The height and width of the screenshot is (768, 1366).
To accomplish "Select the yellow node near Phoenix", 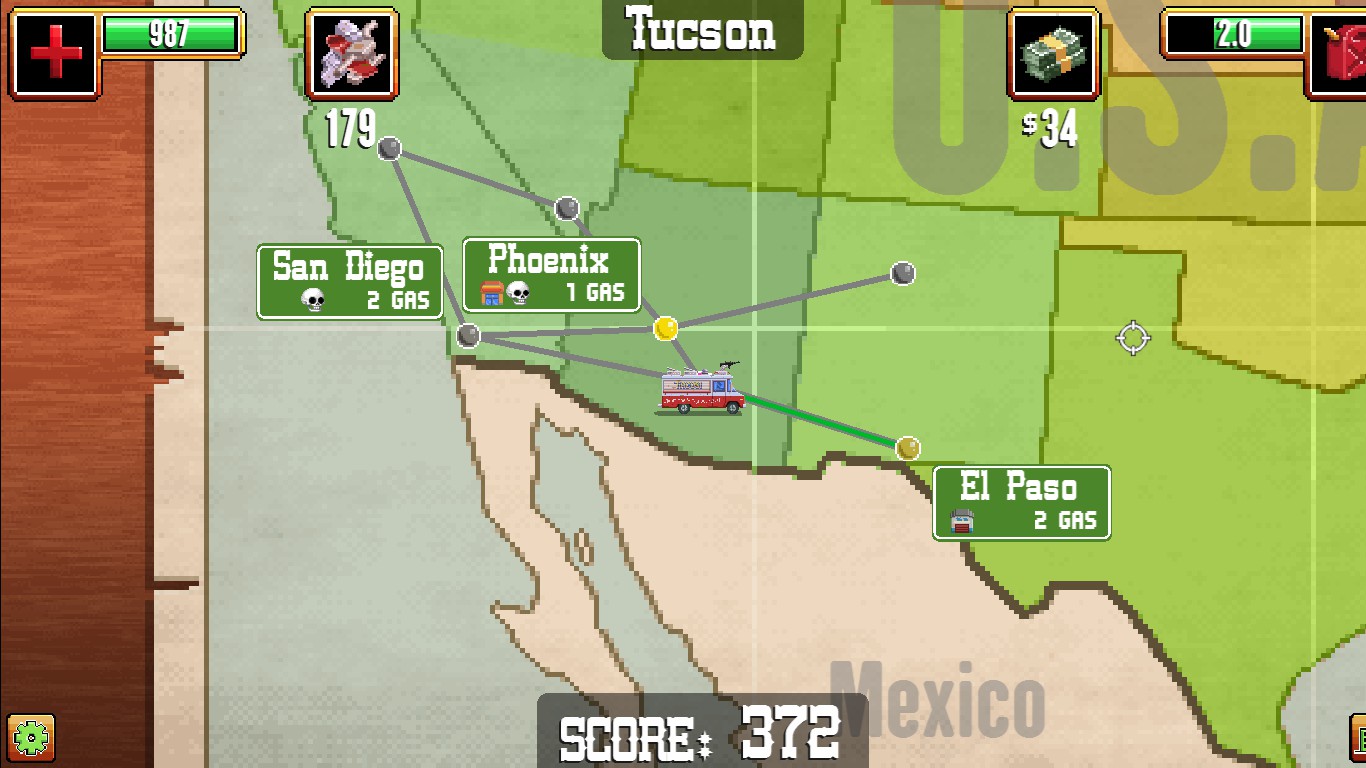I will click(667, 327).
